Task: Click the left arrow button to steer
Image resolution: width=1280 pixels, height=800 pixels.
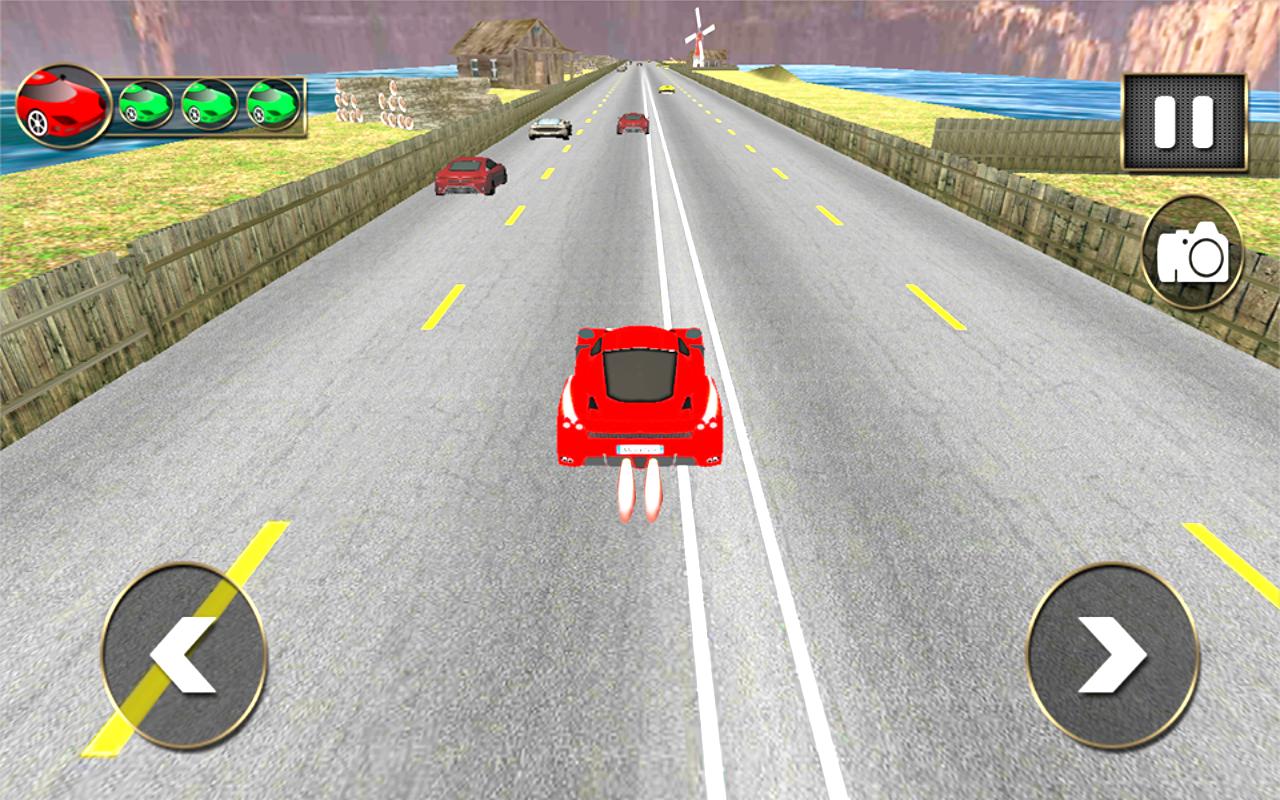Action: click(x=185, y=650)
